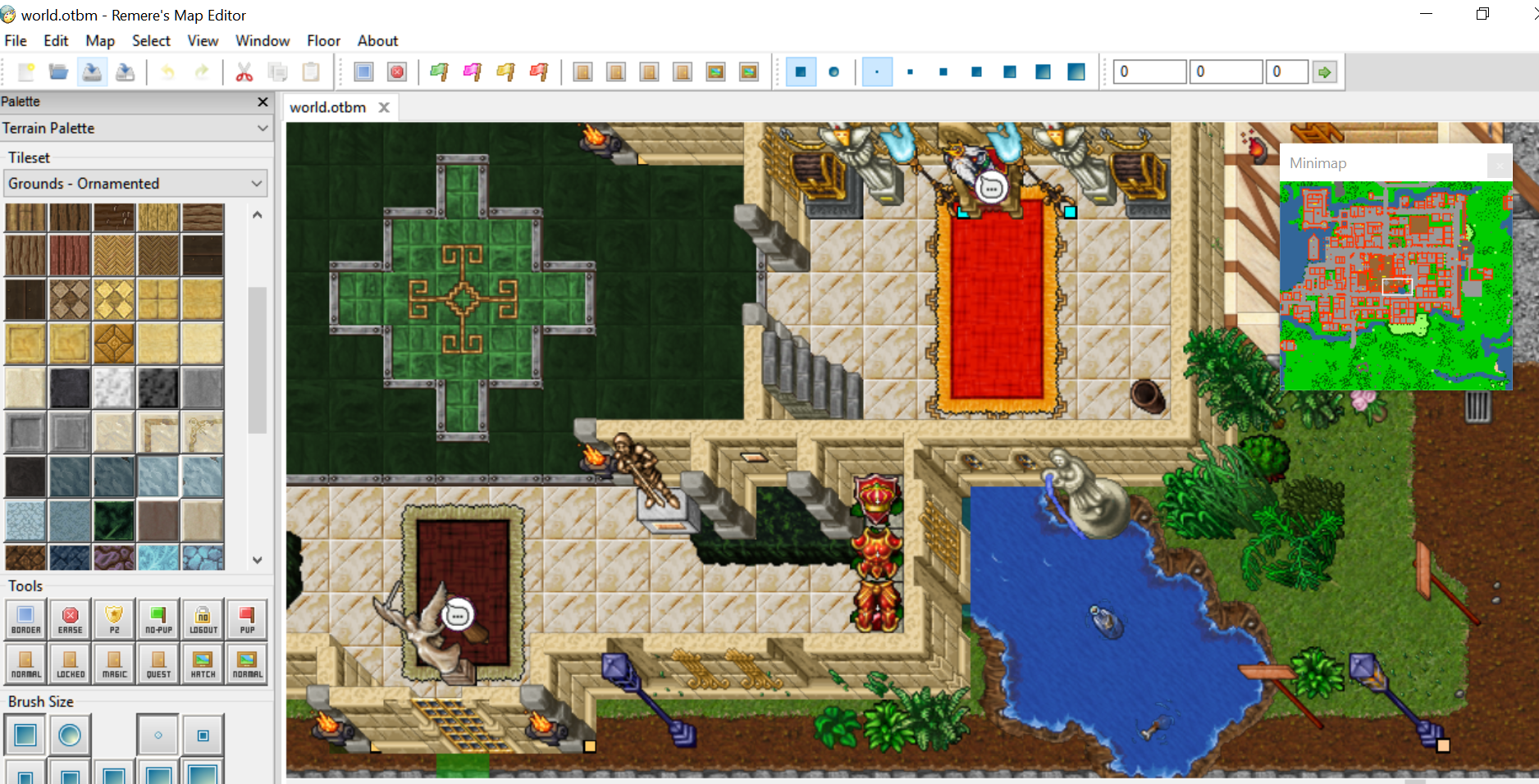Viewport: 1539px width, 784px height.
Task: Select the Erase tool in Tools panel
Action: click(x=70, y=619)
